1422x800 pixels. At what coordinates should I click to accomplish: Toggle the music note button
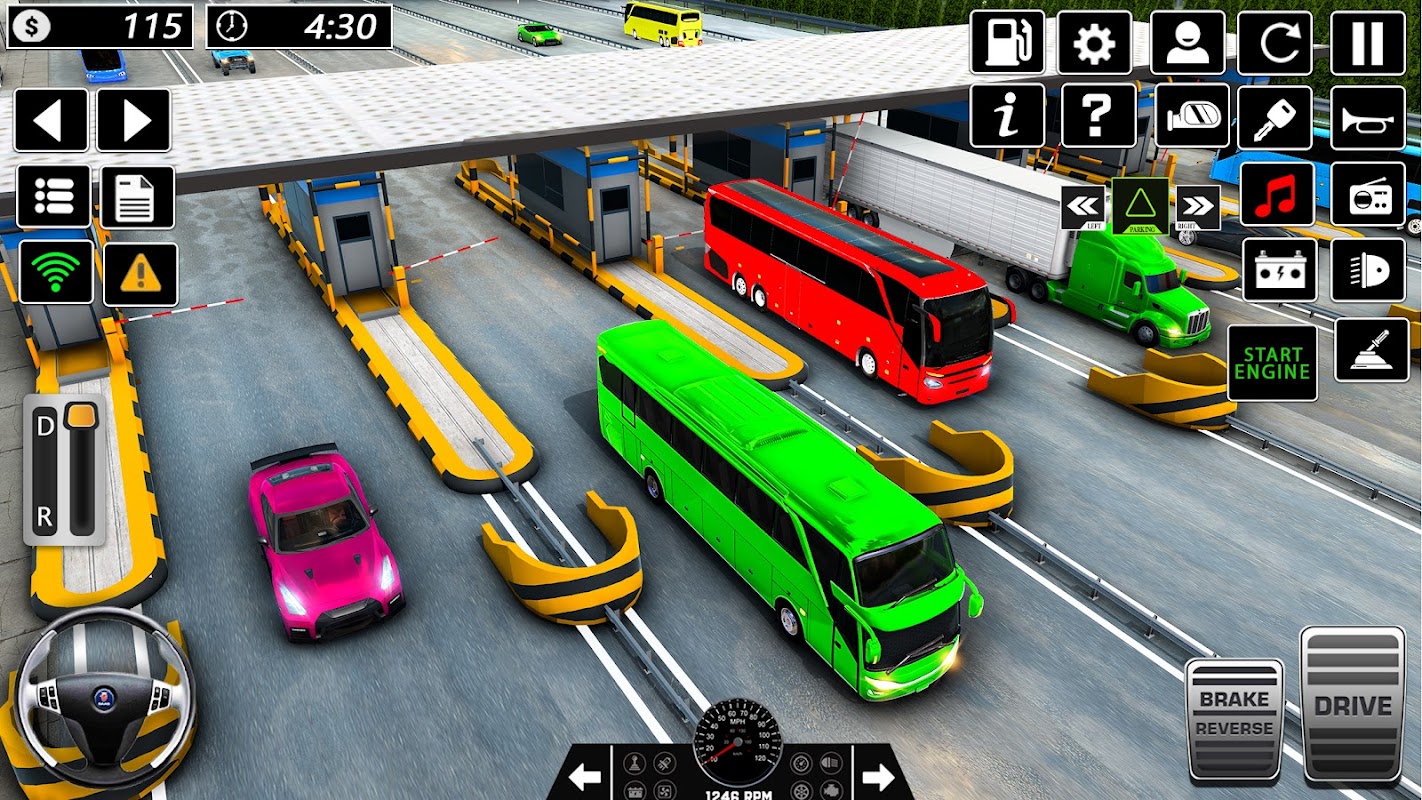[1277, 194]
